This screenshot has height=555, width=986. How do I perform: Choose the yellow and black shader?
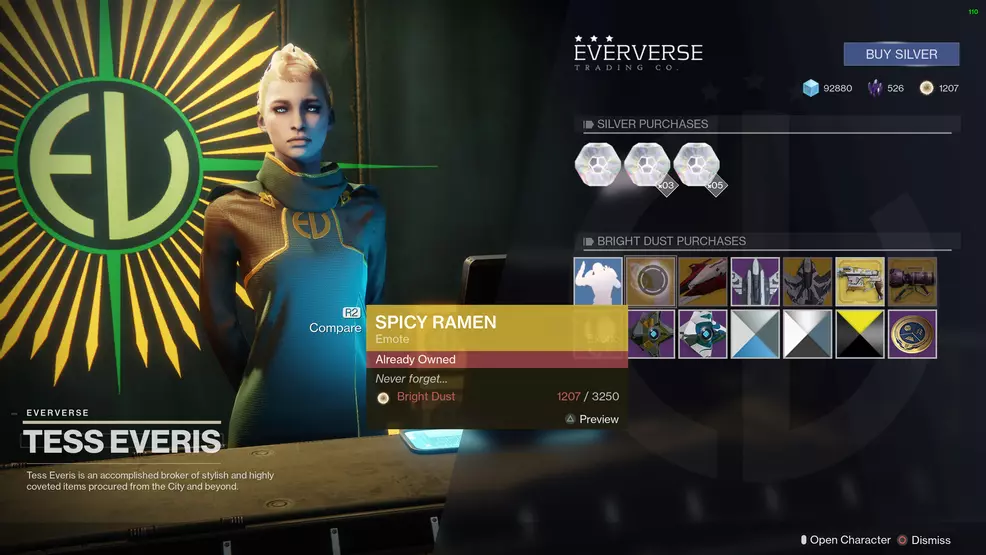pos(860,334)
